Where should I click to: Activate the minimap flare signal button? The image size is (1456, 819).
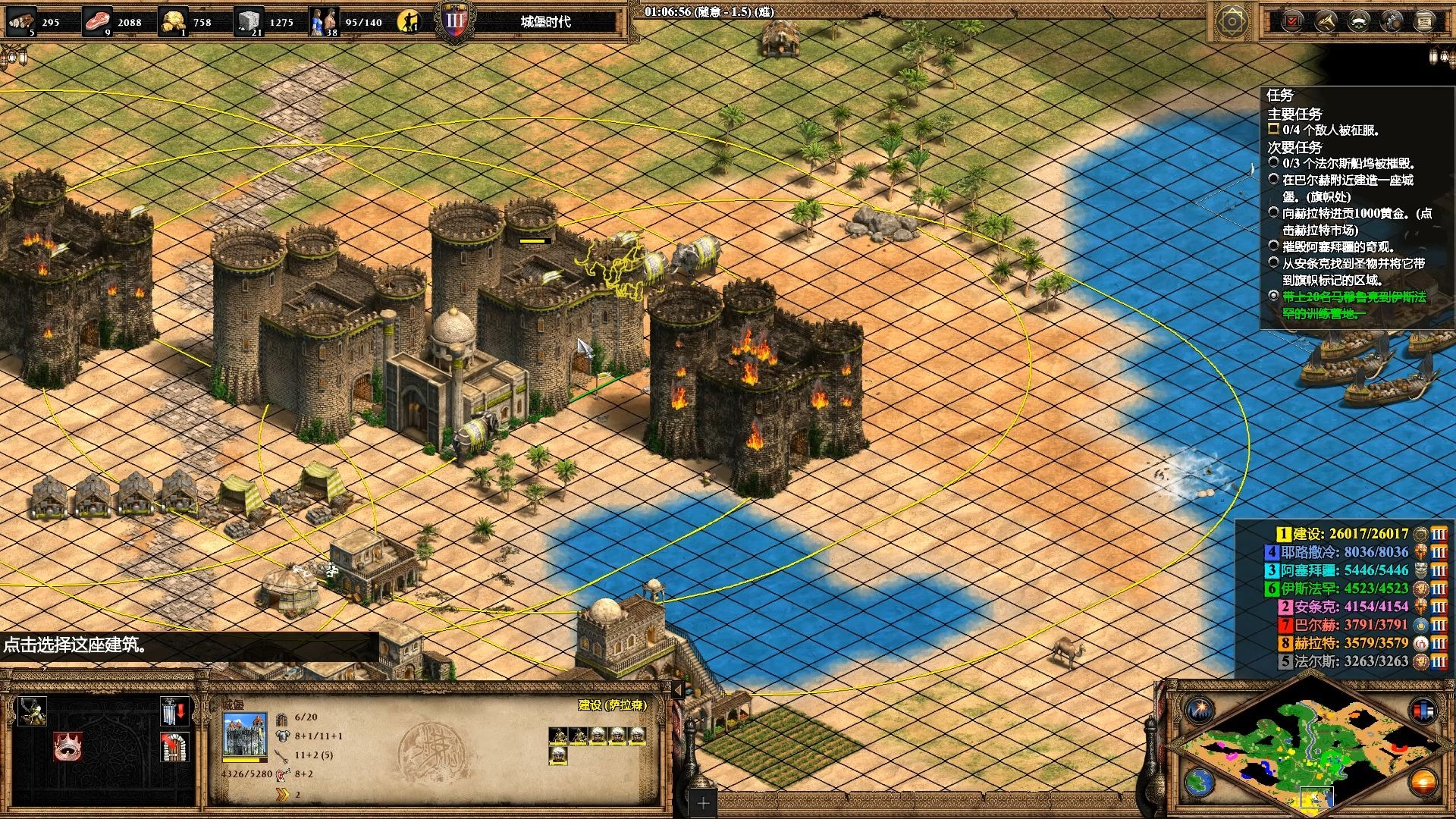[1199, 711]
